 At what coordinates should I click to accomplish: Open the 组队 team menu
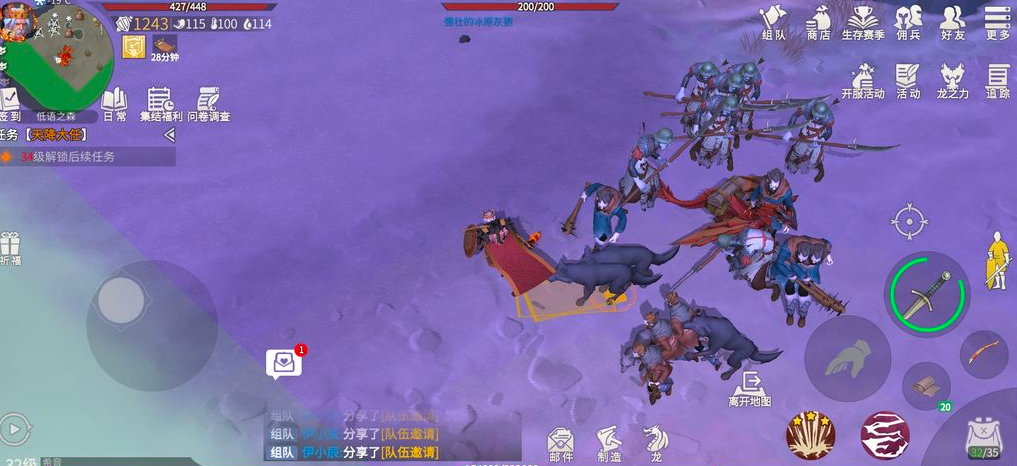click(x=774, y=22)
